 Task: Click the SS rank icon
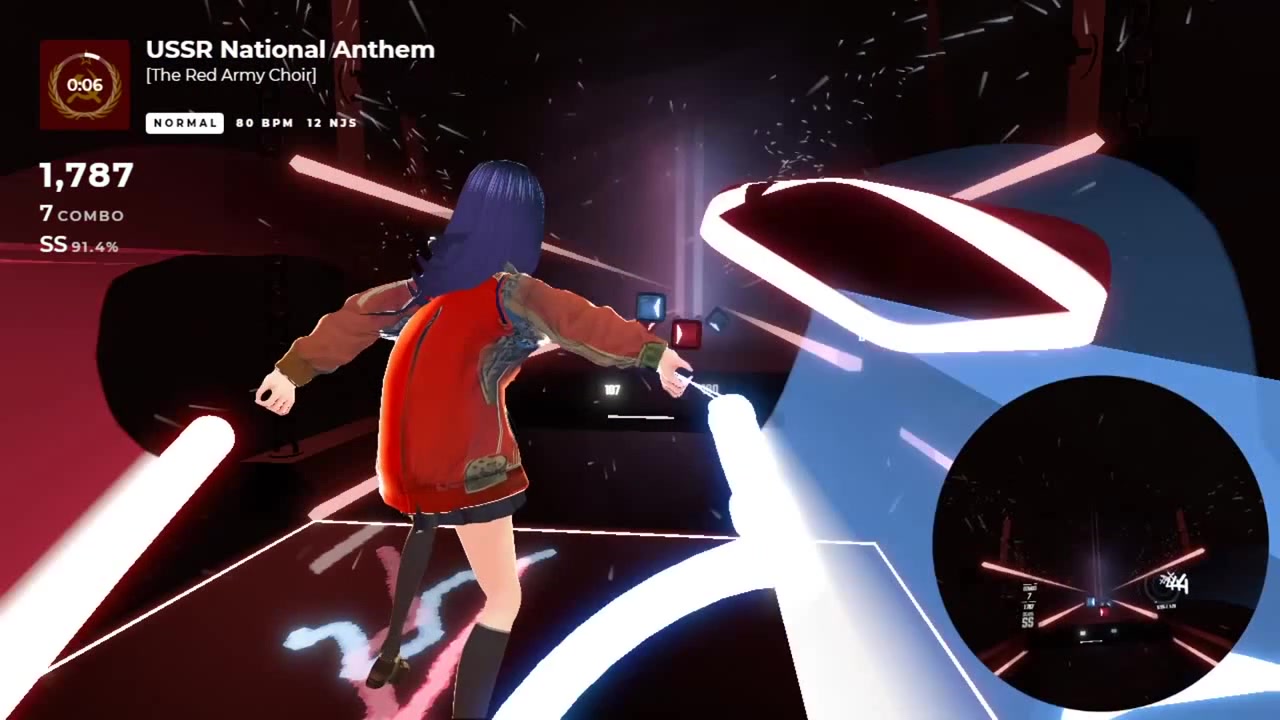pyautogui.click(x=51, y=243)
